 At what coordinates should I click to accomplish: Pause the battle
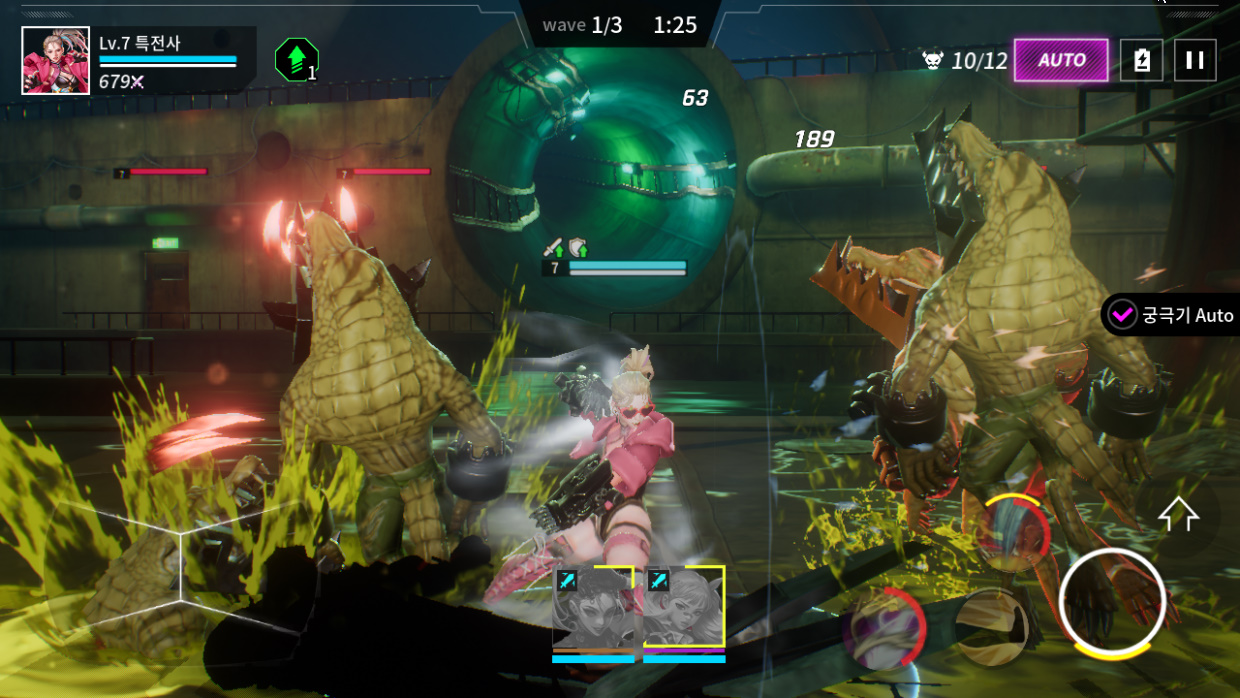coord(1195,60)
